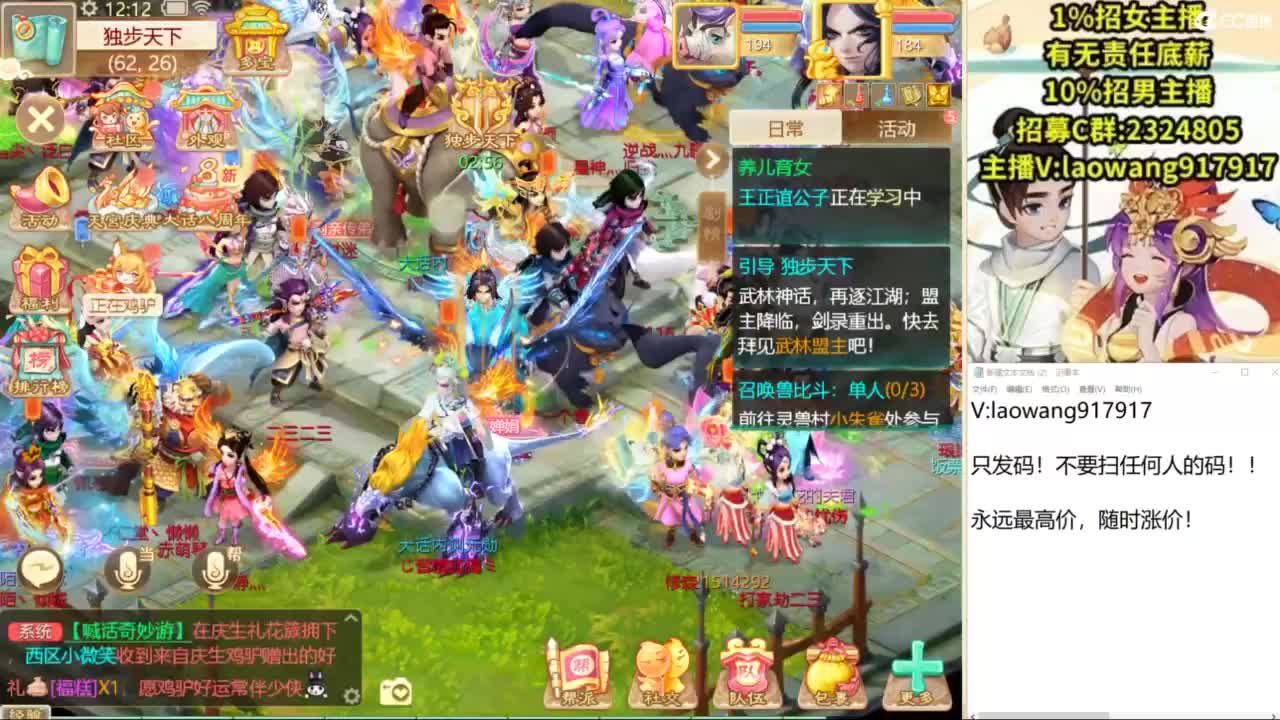Open the 文件(F) menu in Notepad
The height and width of the screenshot is (720, 1280).
985,388
